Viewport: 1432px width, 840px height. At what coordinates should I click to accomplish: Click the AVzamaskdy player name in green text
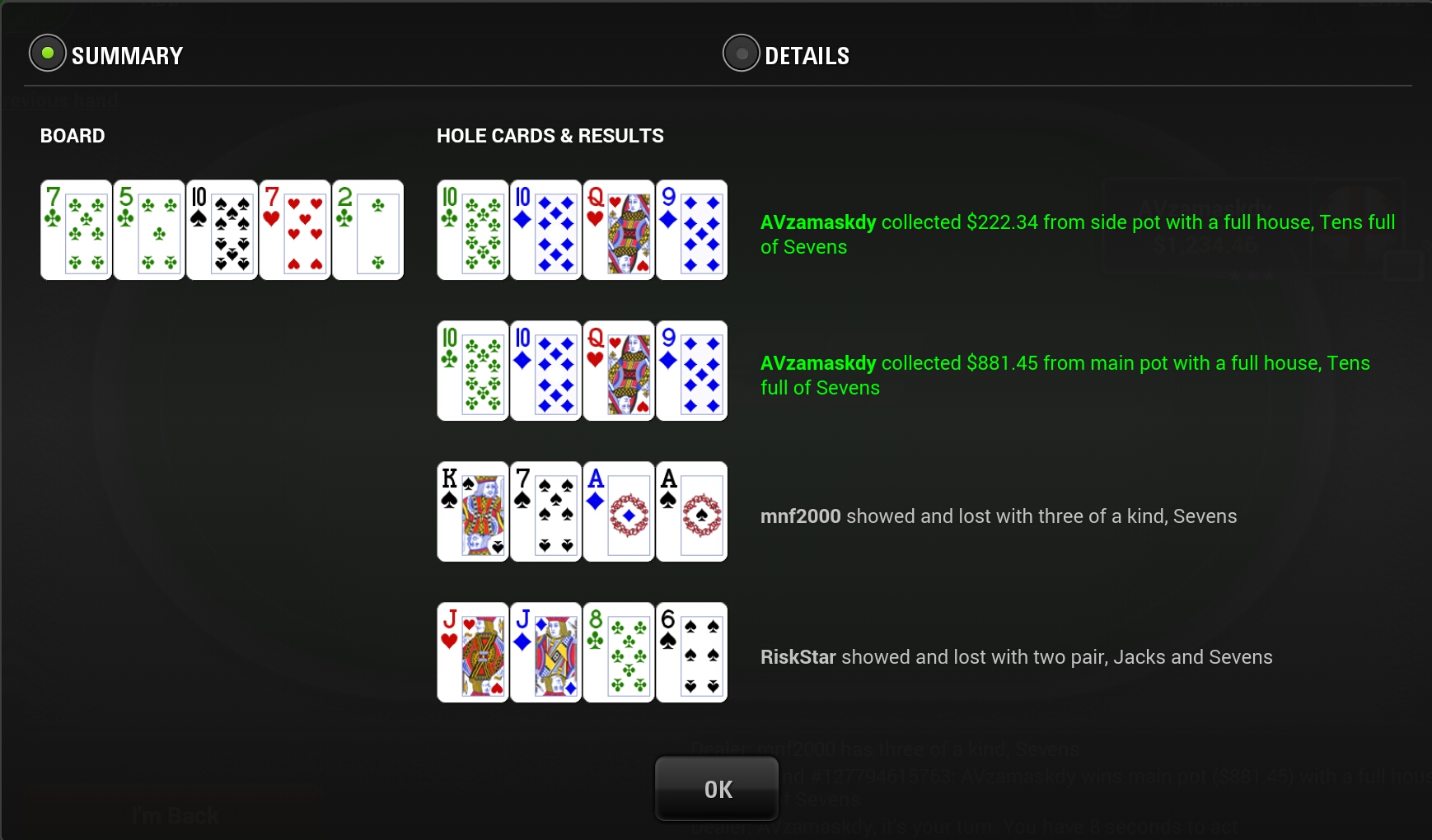point(817,222)
